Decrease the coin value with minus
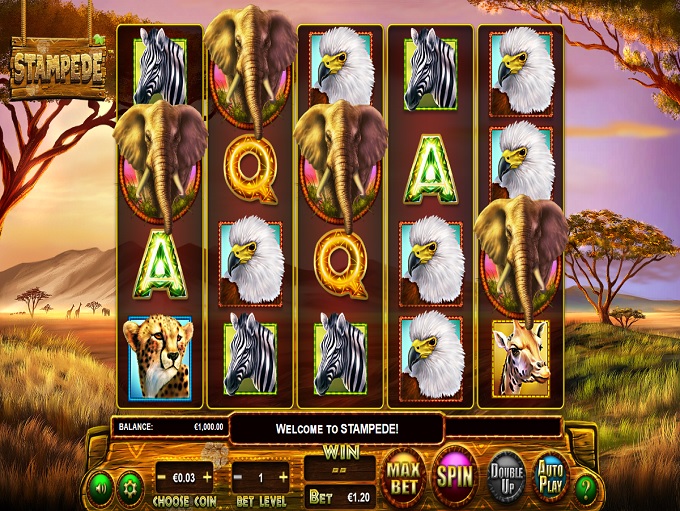 (161, 477)
